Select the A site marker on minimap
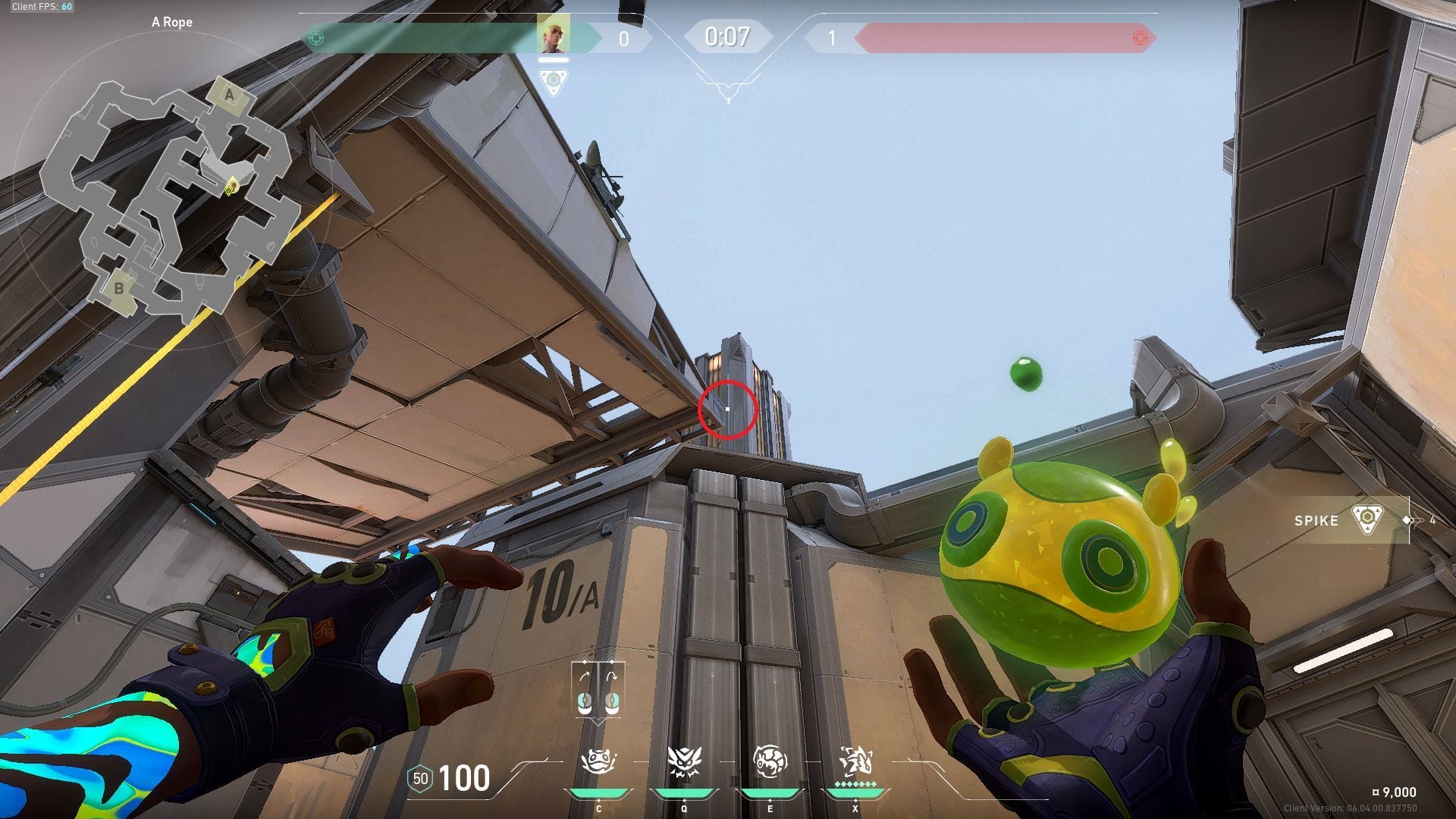 (x=230, y=96)
